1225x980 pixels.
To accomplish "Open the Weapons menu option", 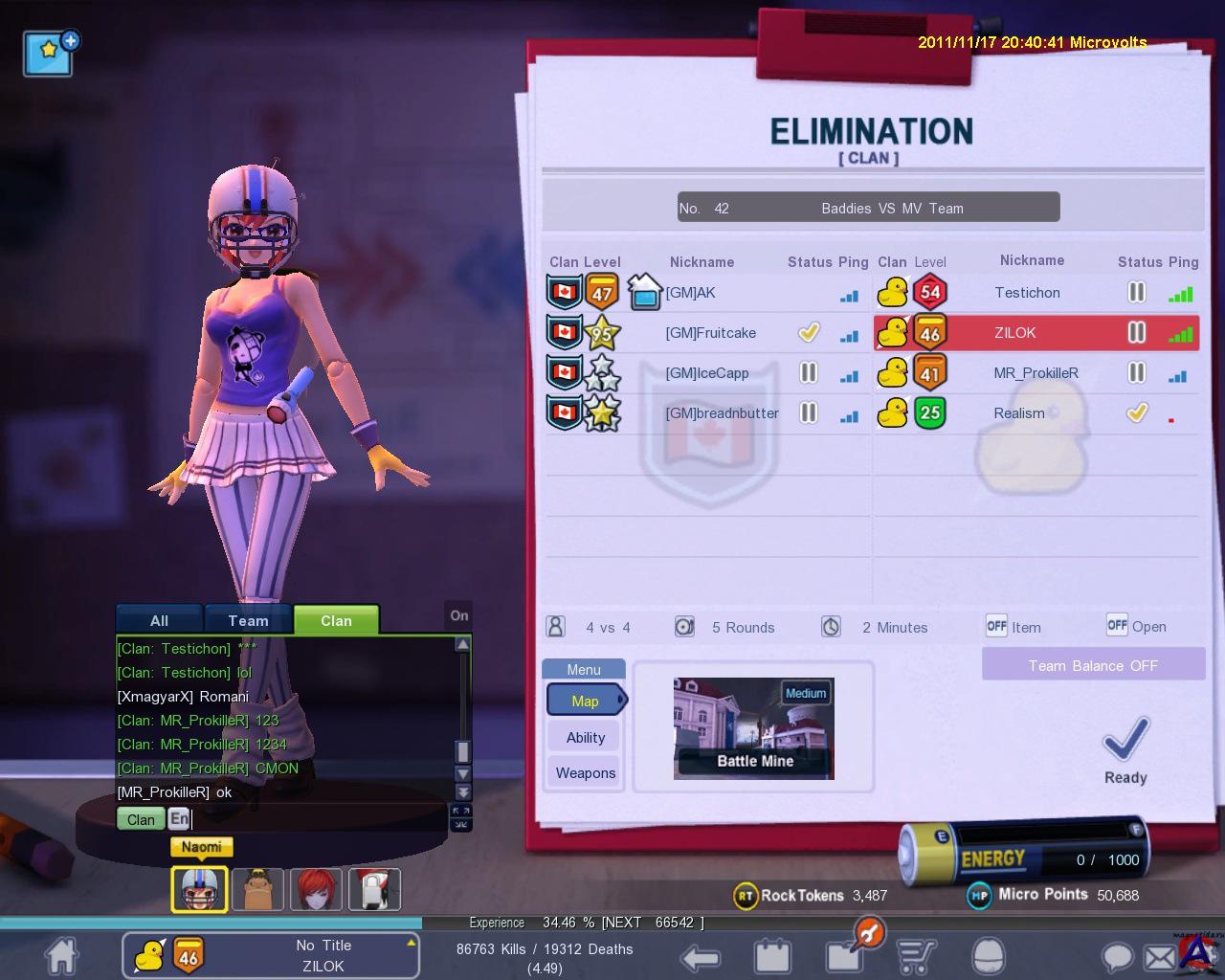I will [x=585, y=772].
